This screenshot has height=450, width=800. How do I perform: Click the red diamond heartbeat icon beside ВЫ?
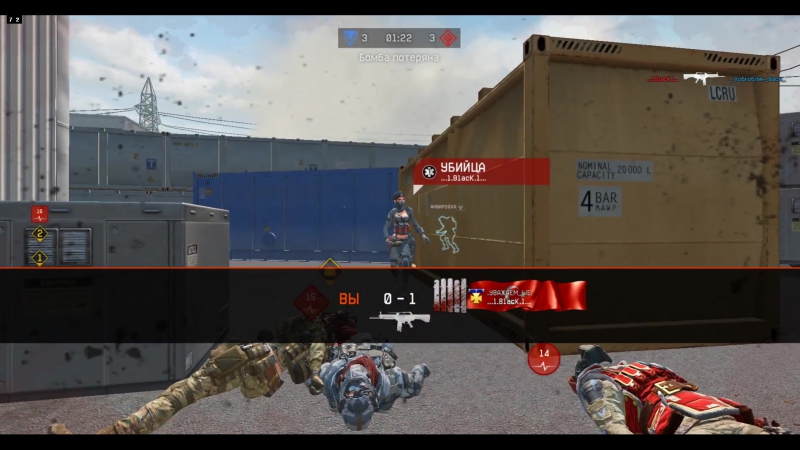coord(311,299)
